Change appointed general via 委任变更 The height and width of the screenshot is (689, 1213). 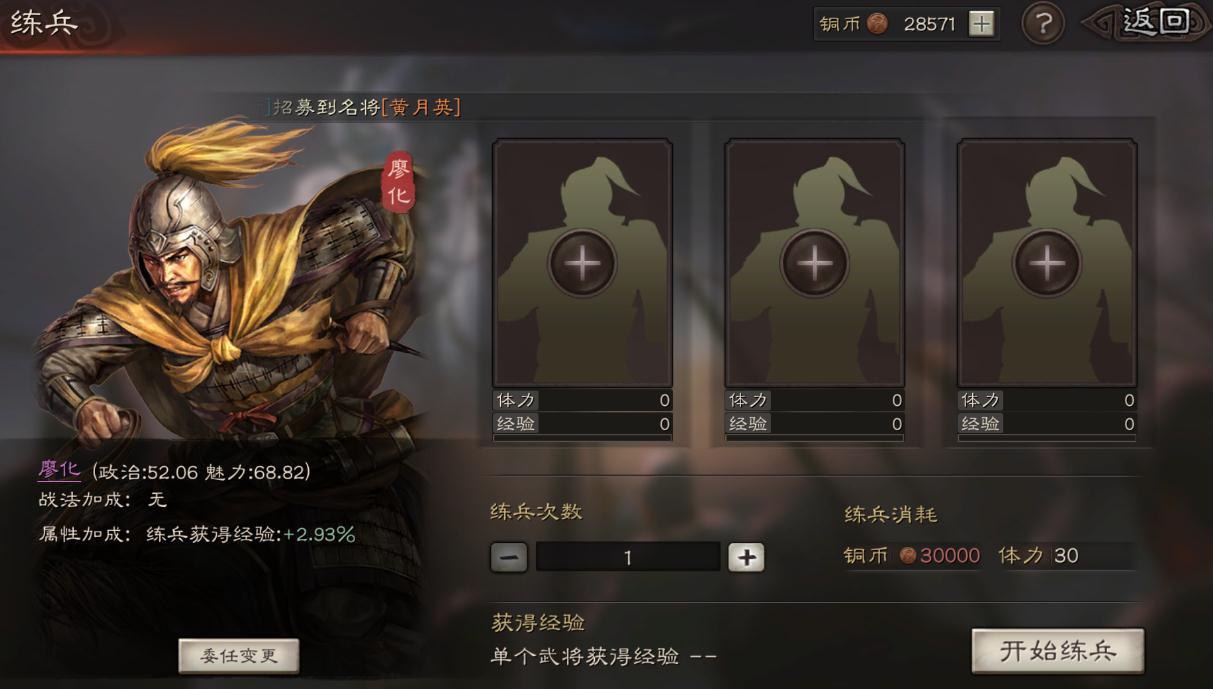pyautogui.click(x=238, y=656)
